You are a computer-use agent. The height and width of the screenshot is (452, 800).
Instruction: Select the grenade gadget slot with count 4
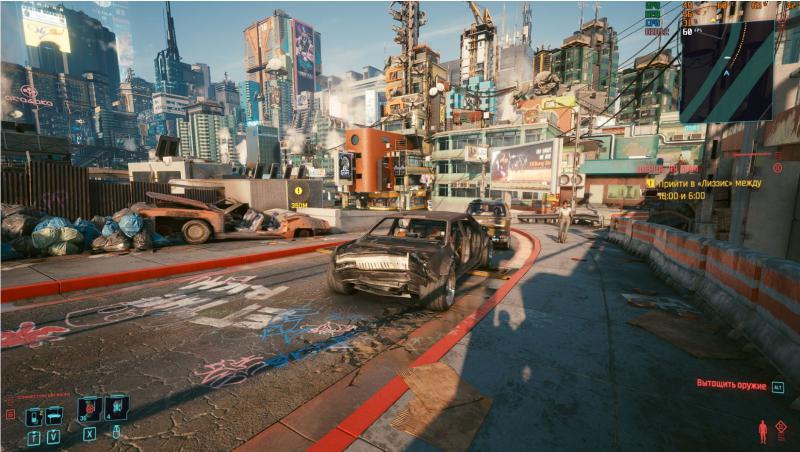[117, 408]
